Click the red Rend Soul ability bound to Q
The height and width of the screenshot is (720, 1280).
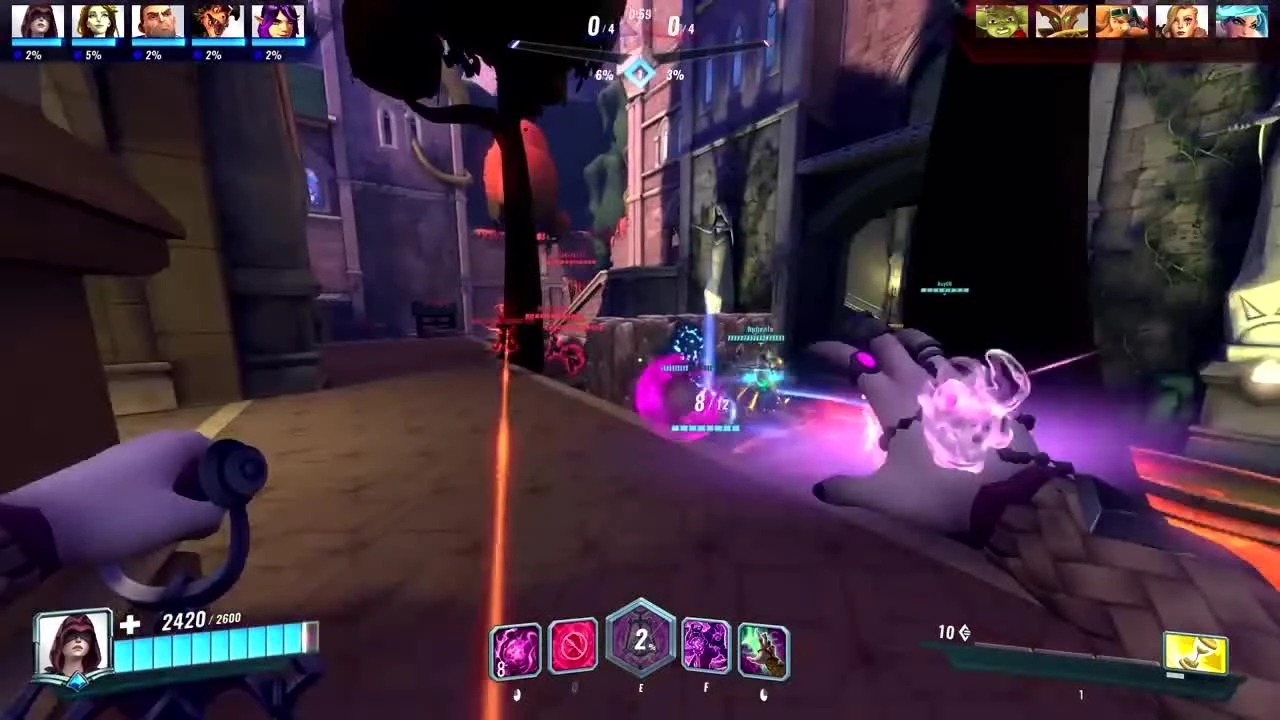(x=573, y=648)
